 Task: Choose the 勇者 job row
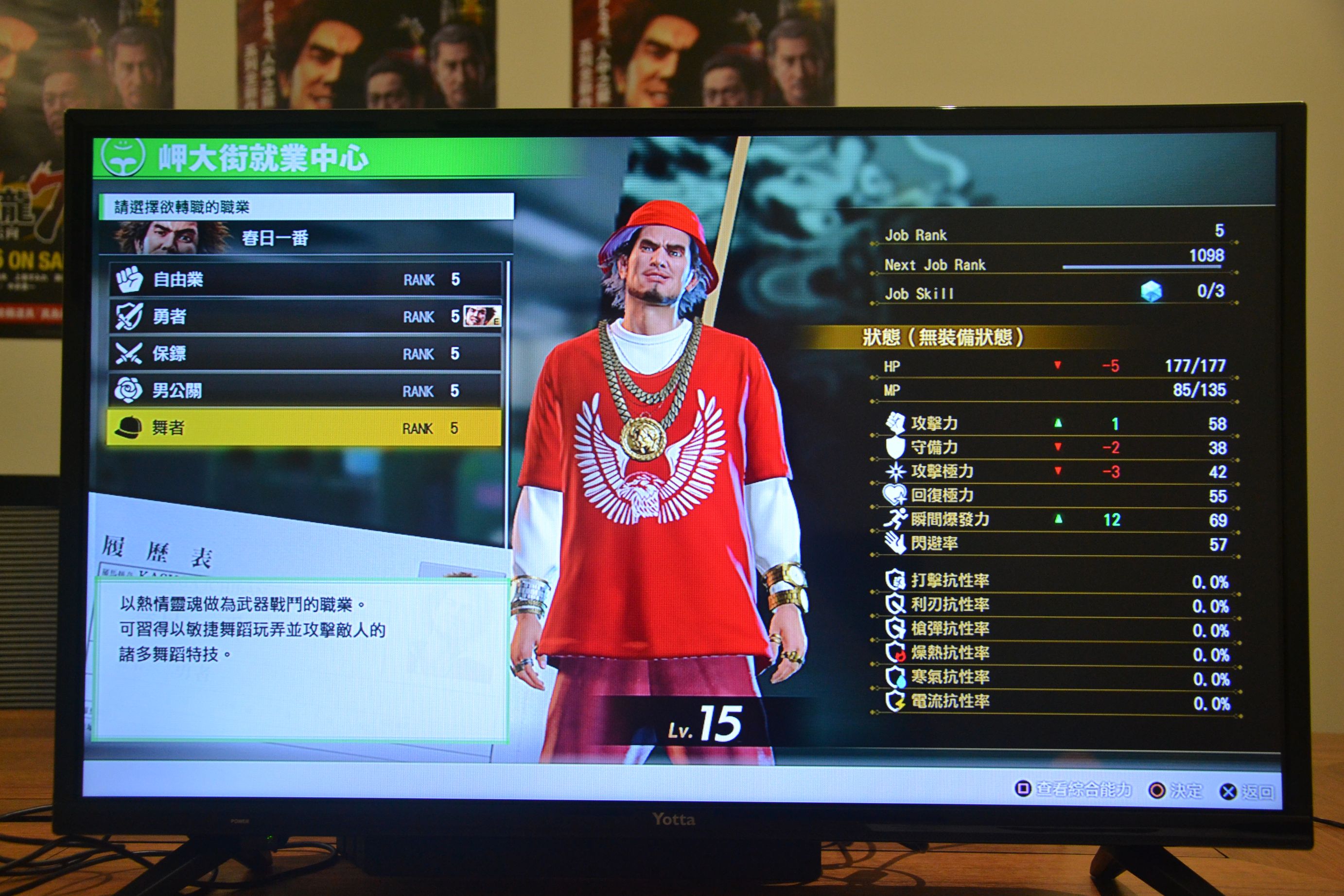pyautogui.click(x=306, y=316)
